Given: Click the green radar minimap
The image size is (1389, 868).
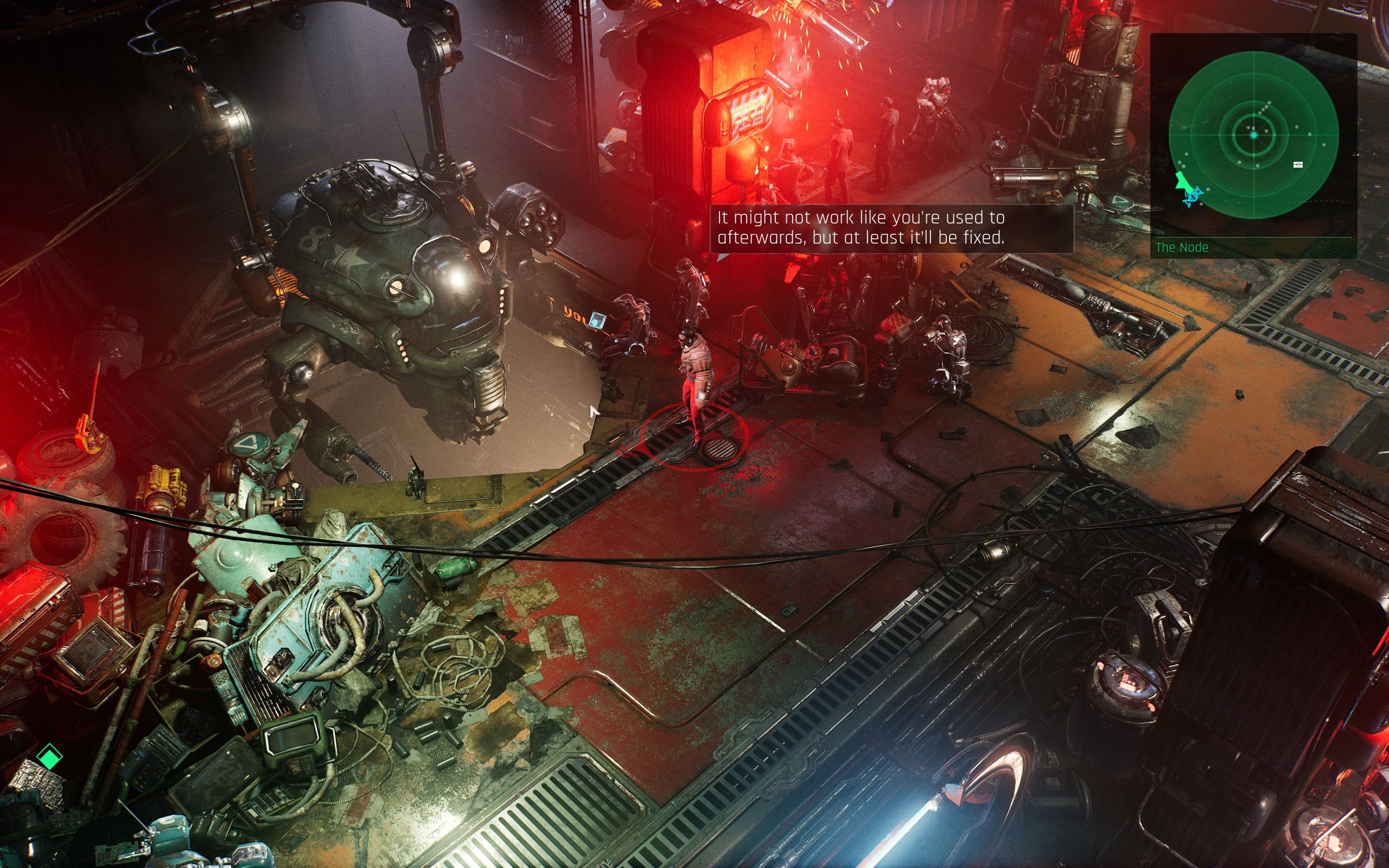Looking at the screenshot, I should [1253, 135].
